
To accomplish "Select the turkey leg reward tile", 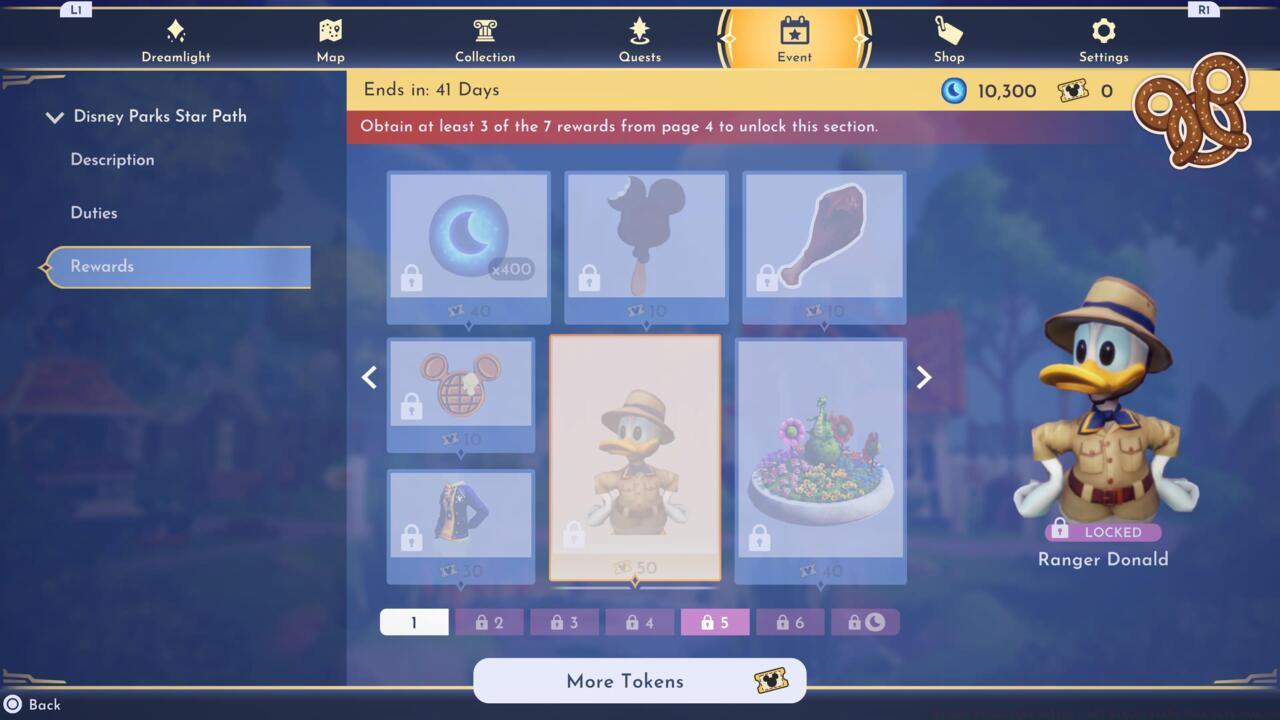I will coord(823,240).
